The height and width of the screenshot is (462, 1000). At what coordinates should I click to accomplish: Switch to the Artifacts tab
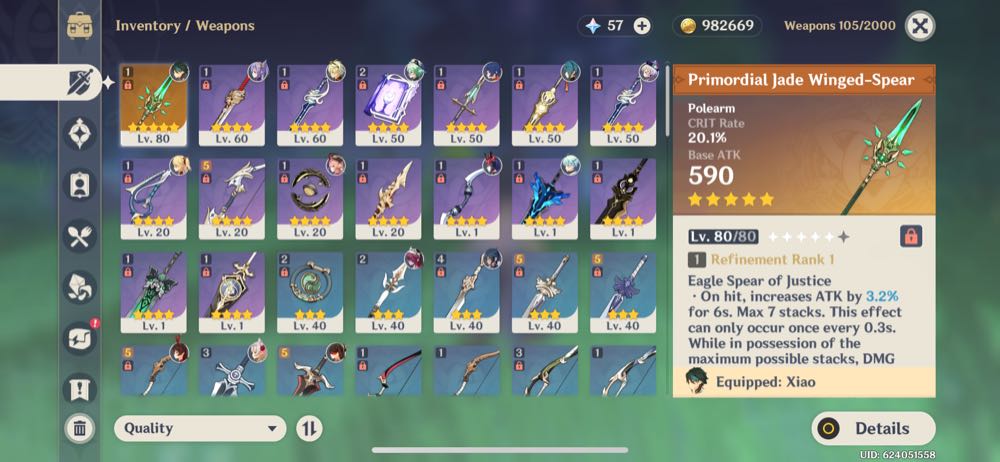(80, 133)
